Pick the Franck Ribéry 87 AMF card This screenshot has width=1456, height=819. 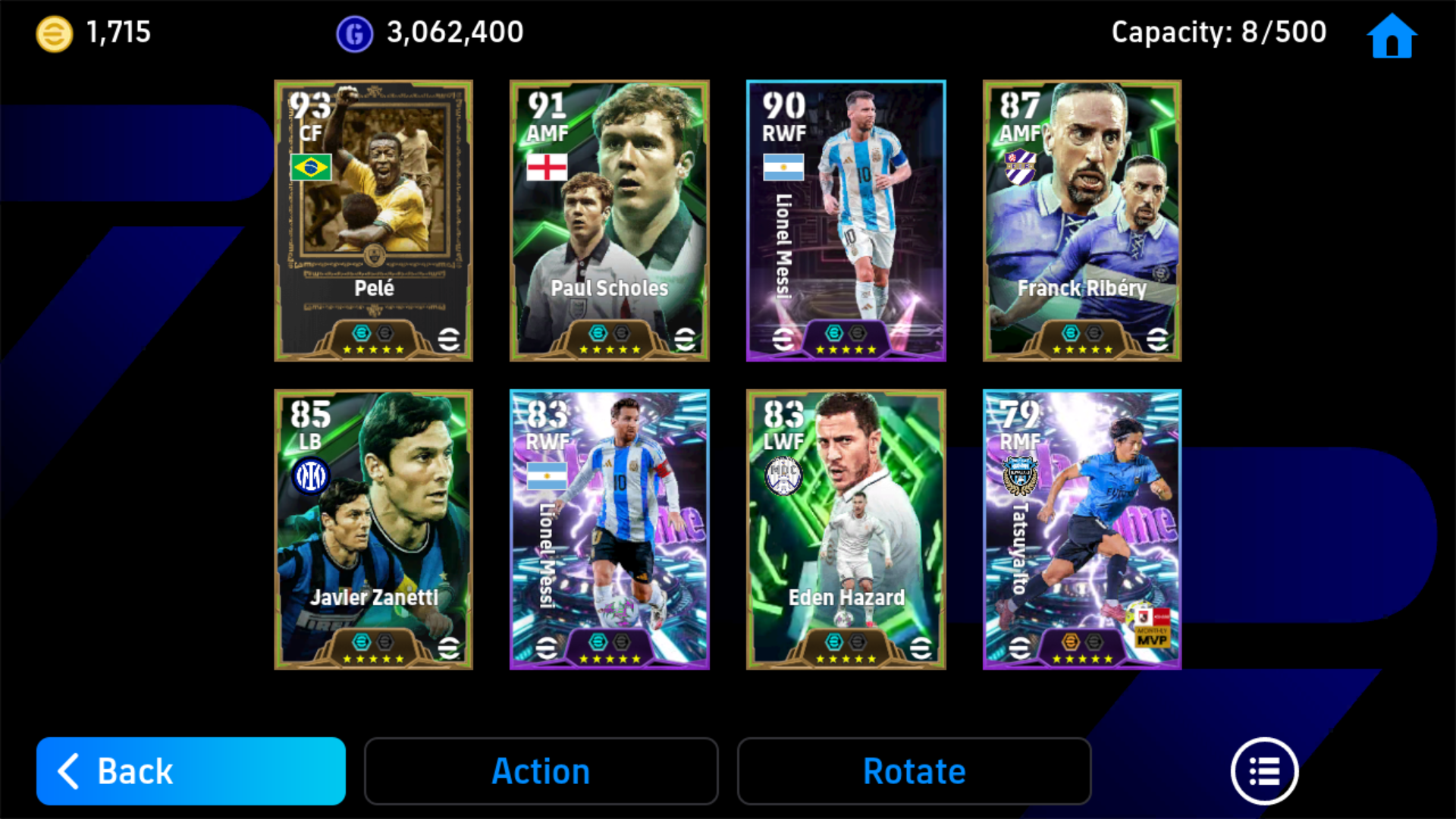1082,220
